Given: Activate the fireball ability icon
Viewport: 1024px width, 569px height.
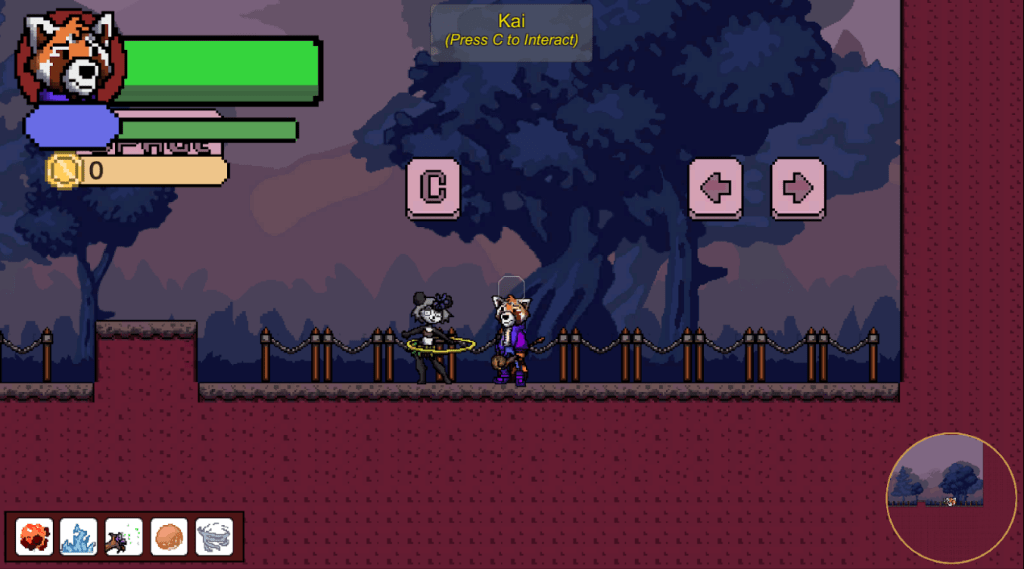Looking at the screenshot, I should [35, 537].
